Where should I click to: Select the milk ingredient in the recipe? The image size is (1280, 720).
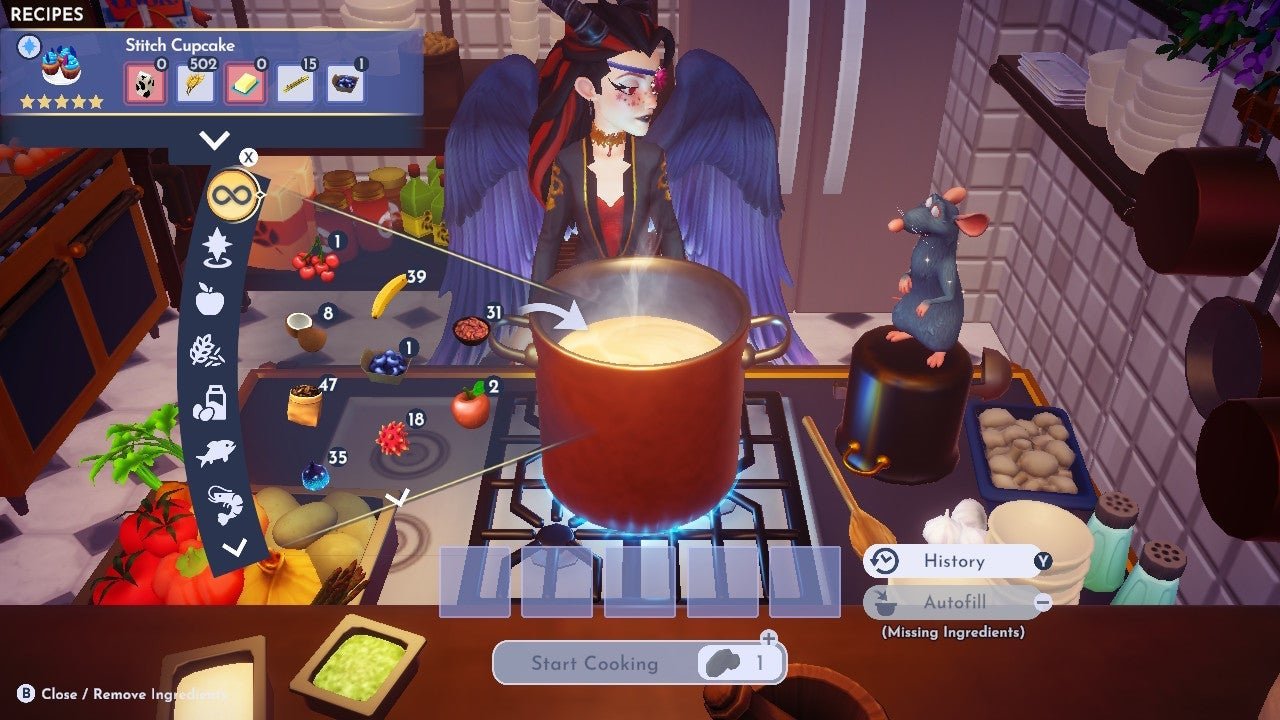(143, 84)
